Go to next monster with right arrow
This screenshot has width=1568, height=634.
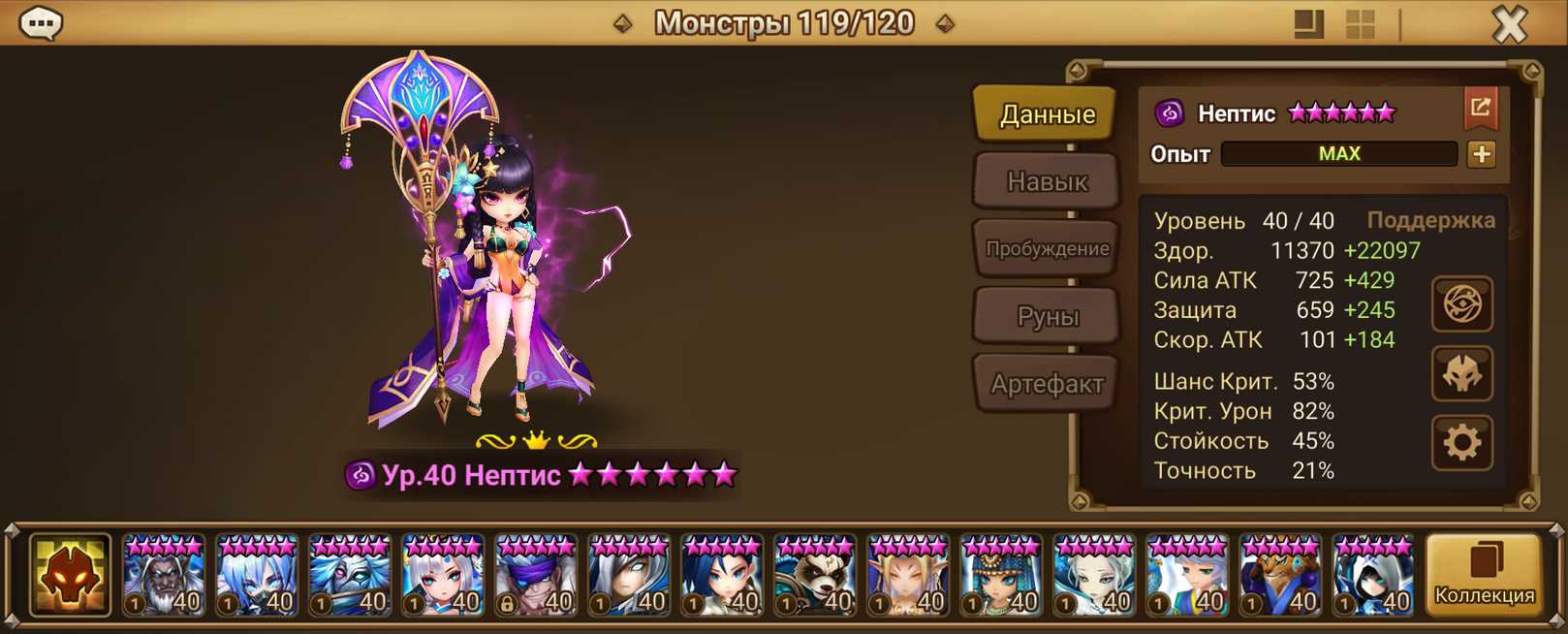[945, 23]
